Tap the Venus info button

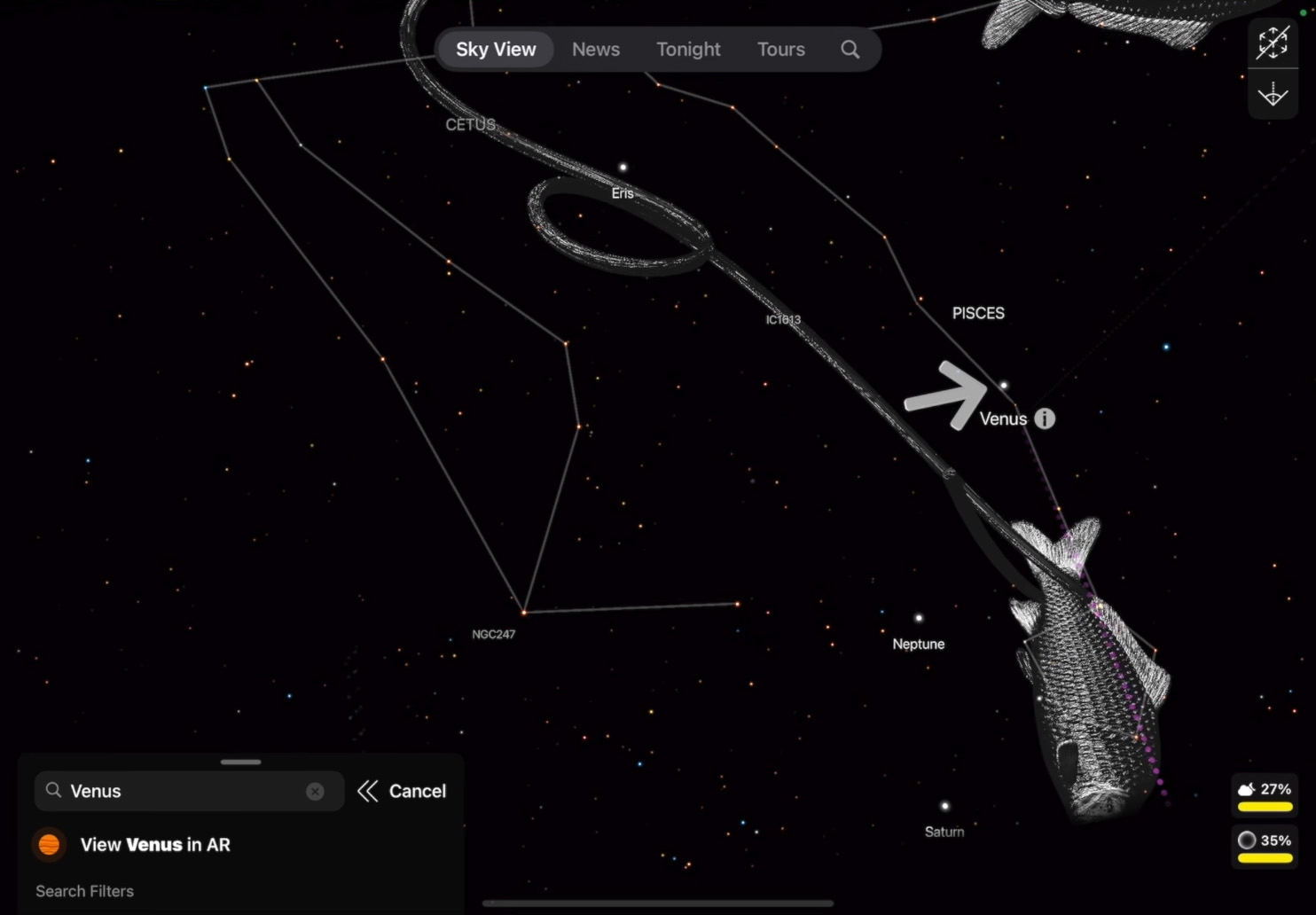coord(1045,418)
